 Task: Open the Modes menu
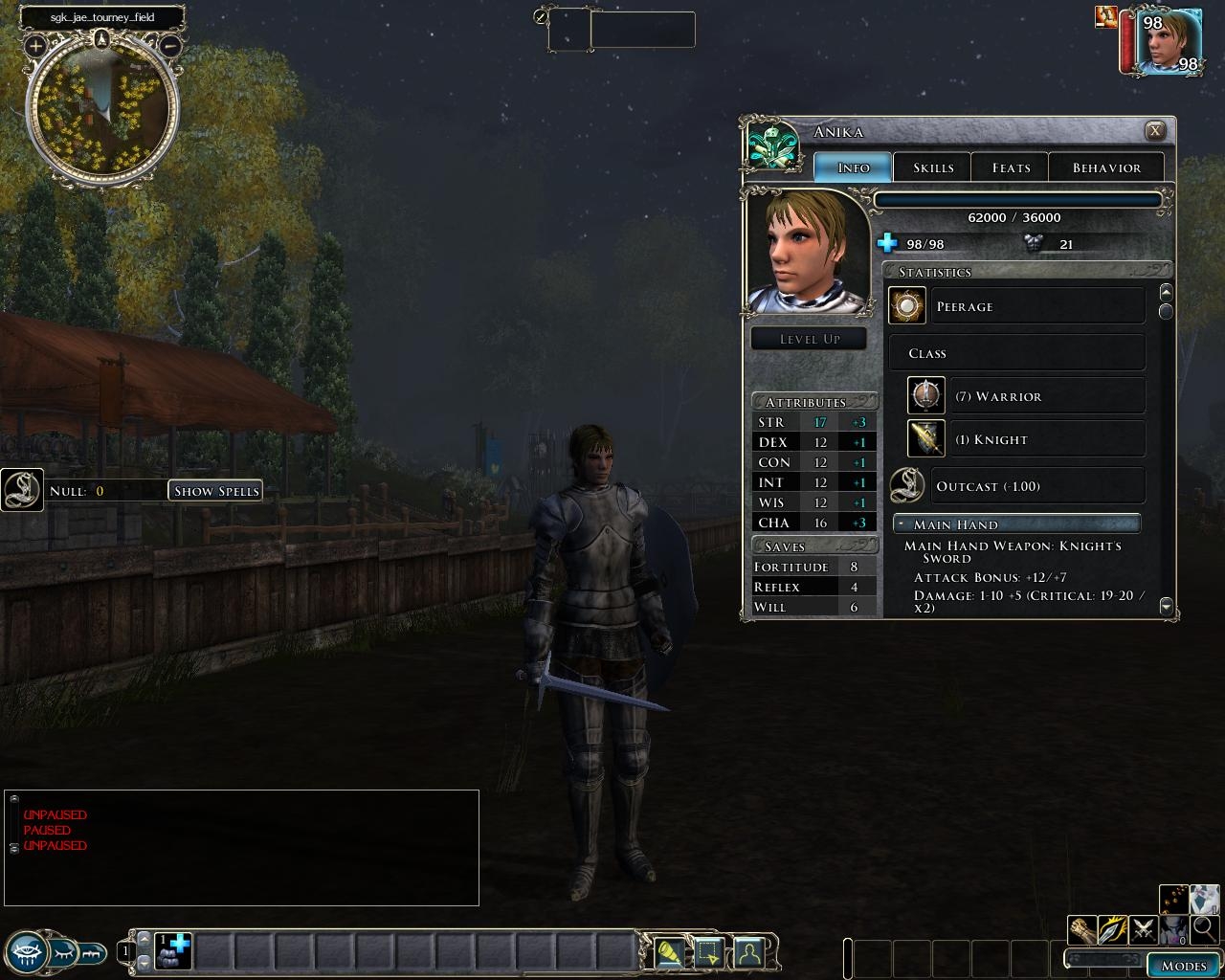(x=1183, y=965)
